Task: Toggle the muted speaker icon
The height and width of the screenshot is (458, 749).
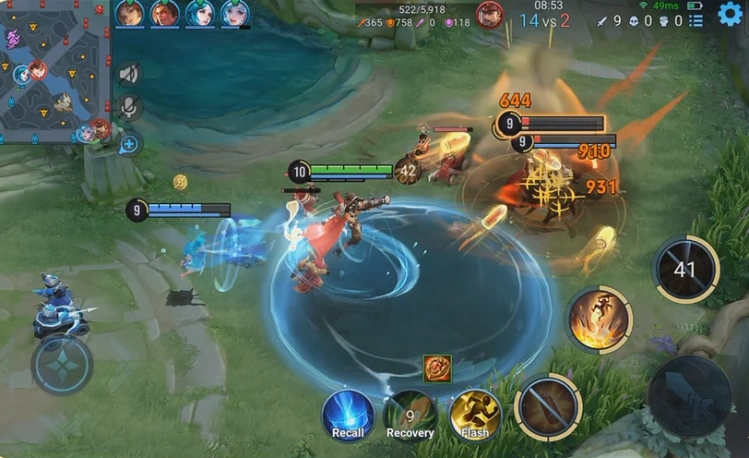Action: point(129,74)
